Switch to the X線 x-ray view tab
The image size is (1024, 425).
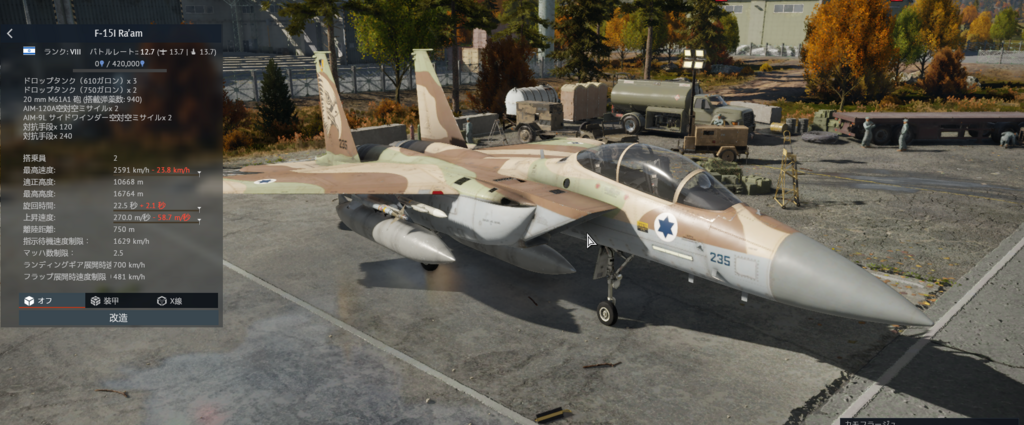point(170,300)
